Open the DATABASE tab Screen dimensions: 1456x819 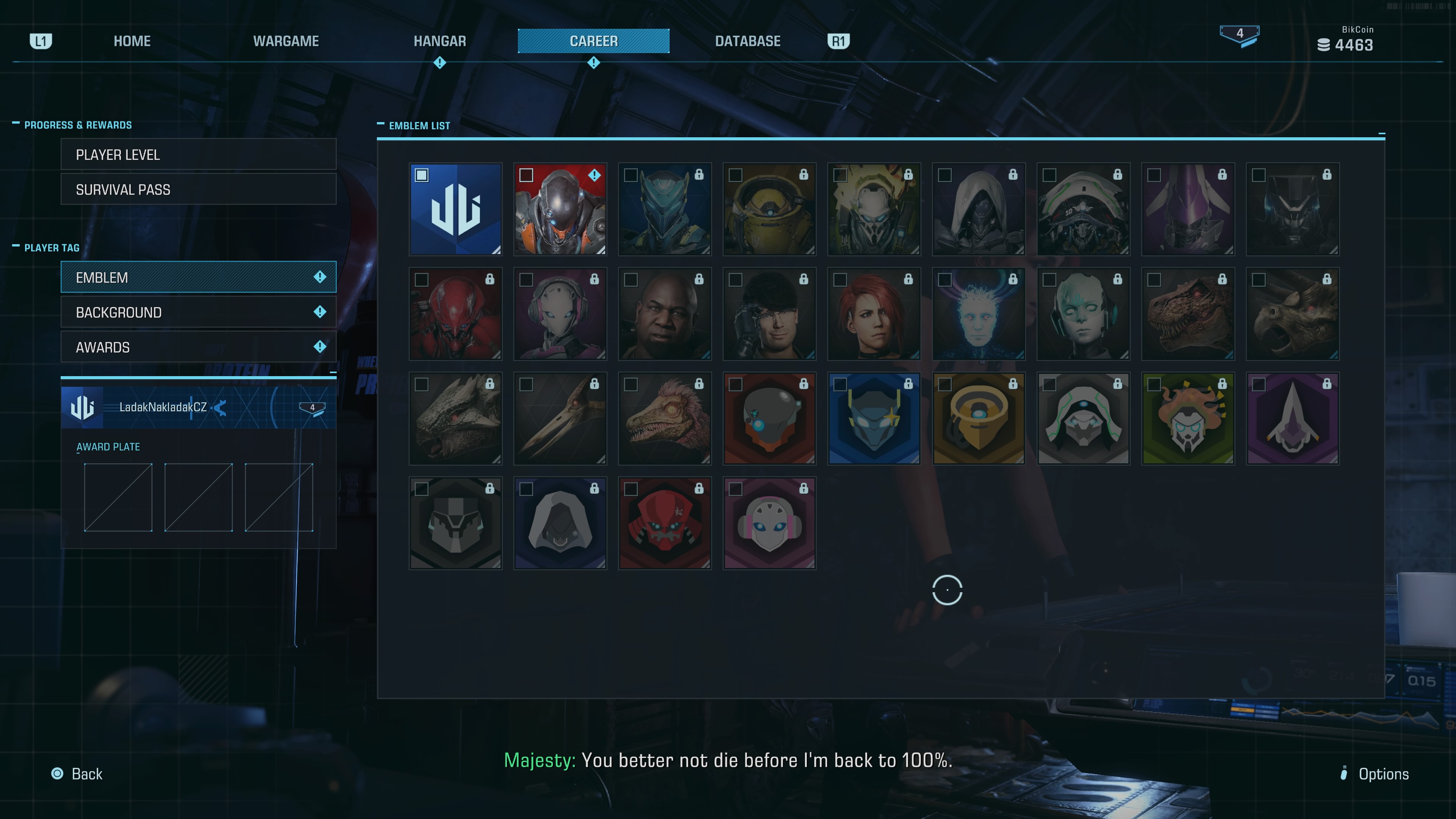click(x=747, y=41)
